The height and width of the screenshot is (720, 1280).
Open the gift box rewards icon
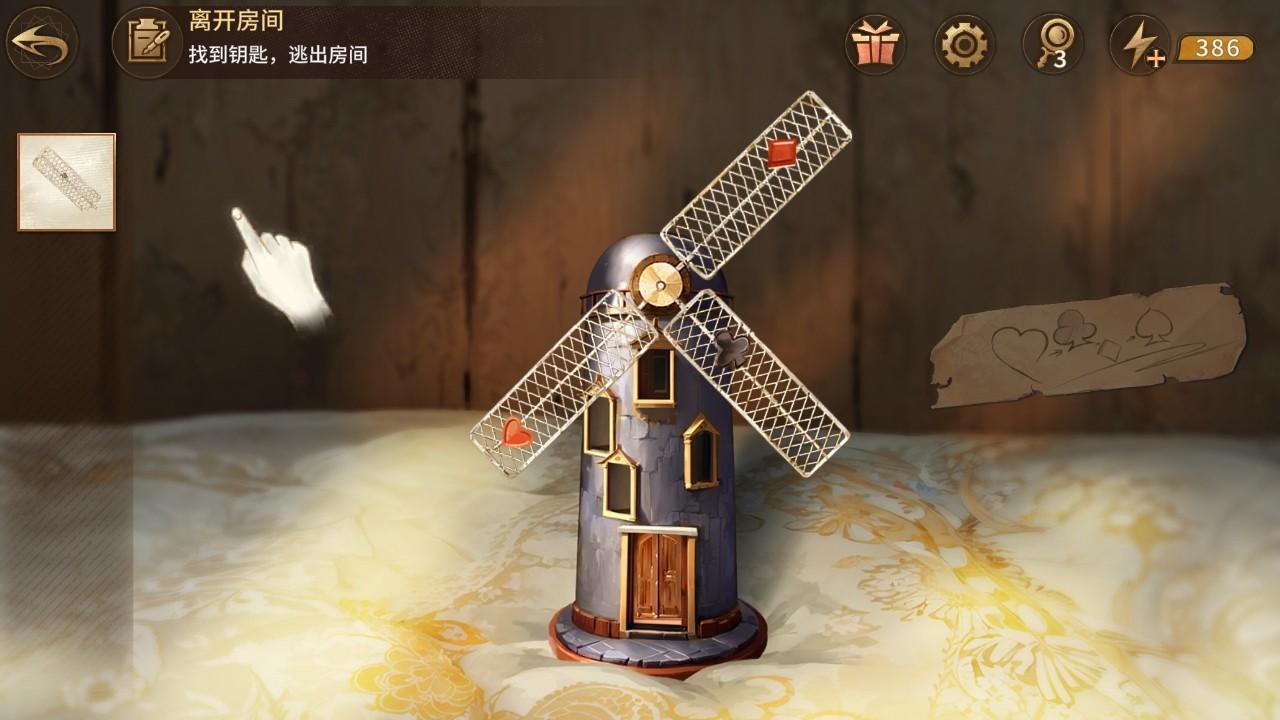tap(876, 45)
